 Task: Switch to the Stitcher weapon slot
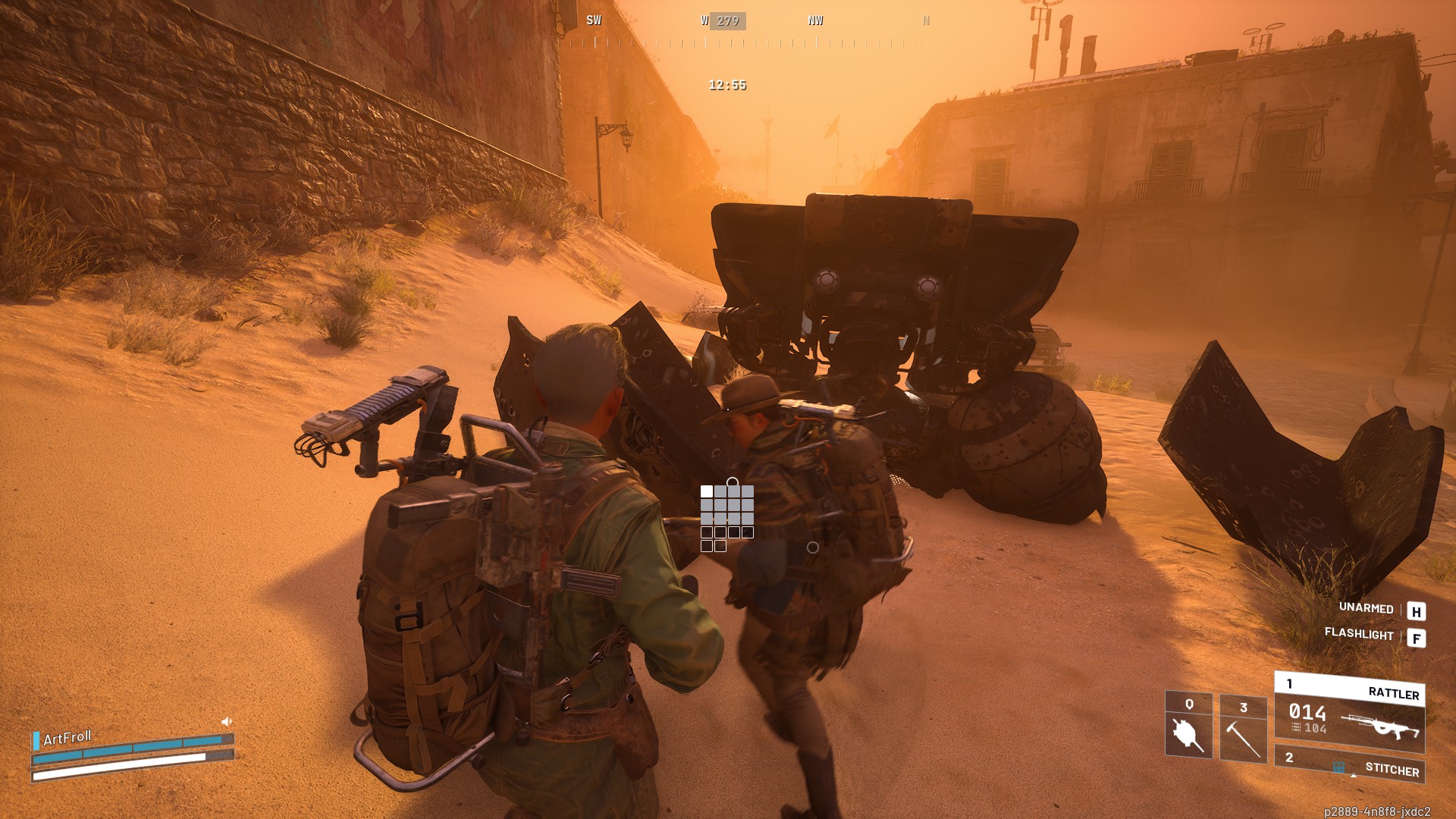[1349, 764]
